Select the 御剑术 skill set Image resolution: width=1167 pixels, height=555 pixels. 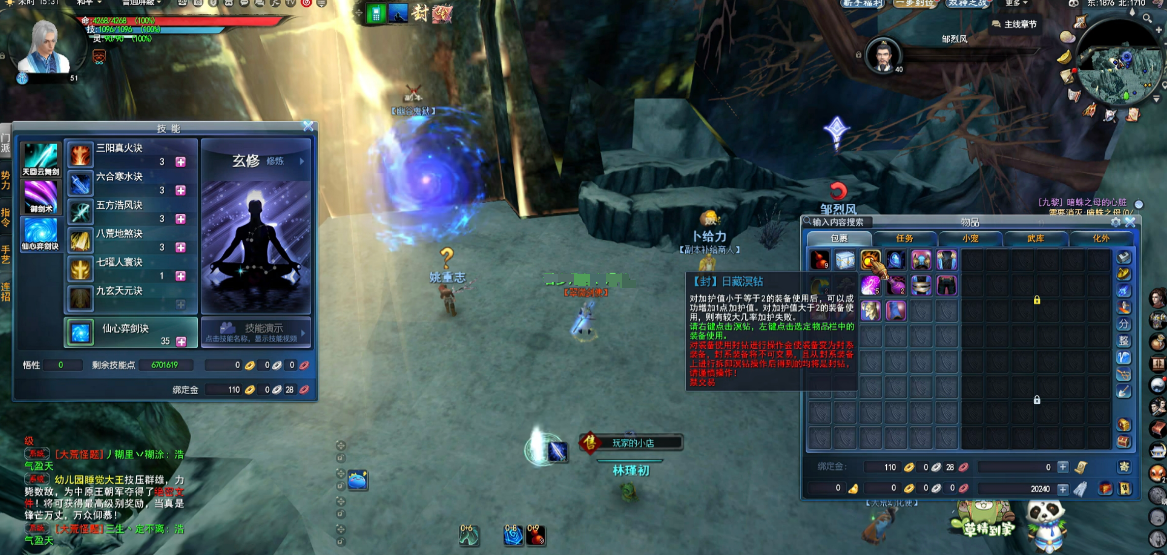point(40,195)
